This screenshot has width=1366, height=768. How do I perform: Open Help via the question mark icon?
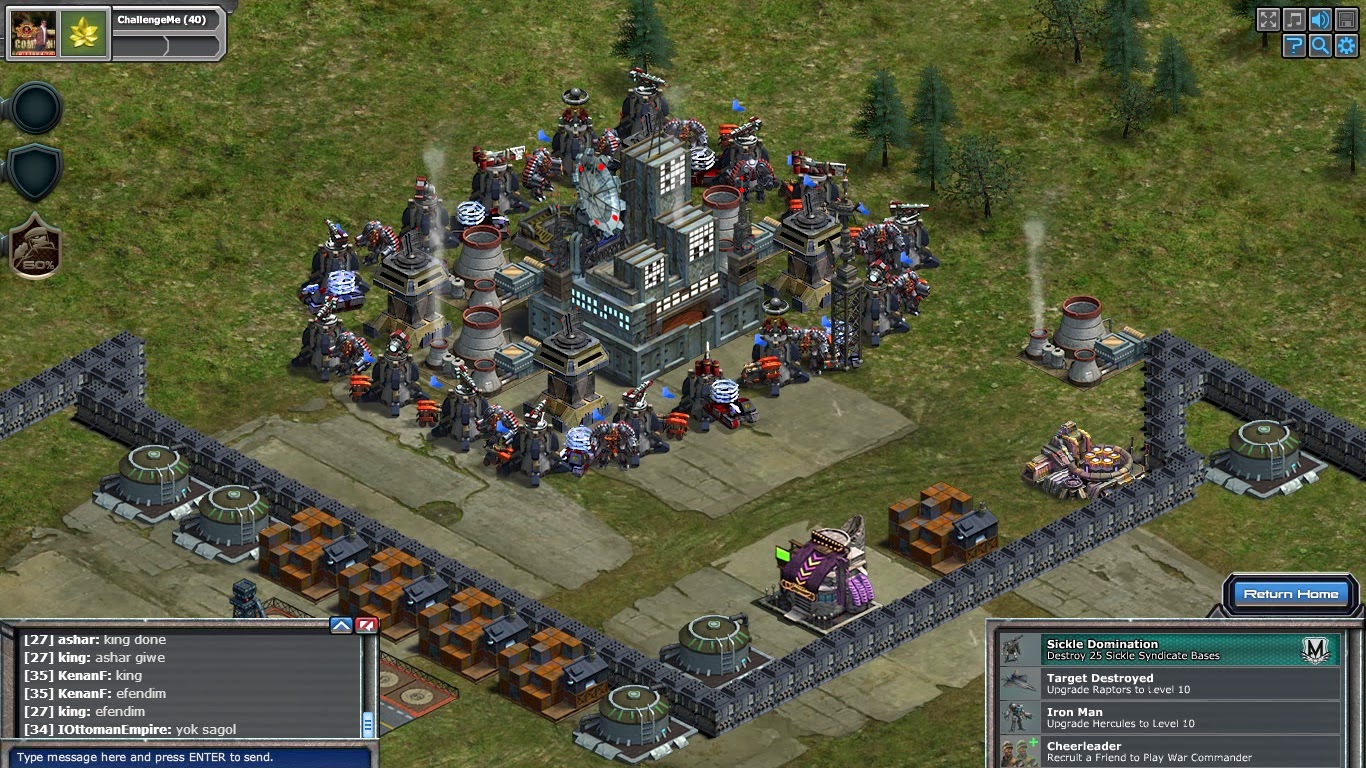click(1295, 46)
